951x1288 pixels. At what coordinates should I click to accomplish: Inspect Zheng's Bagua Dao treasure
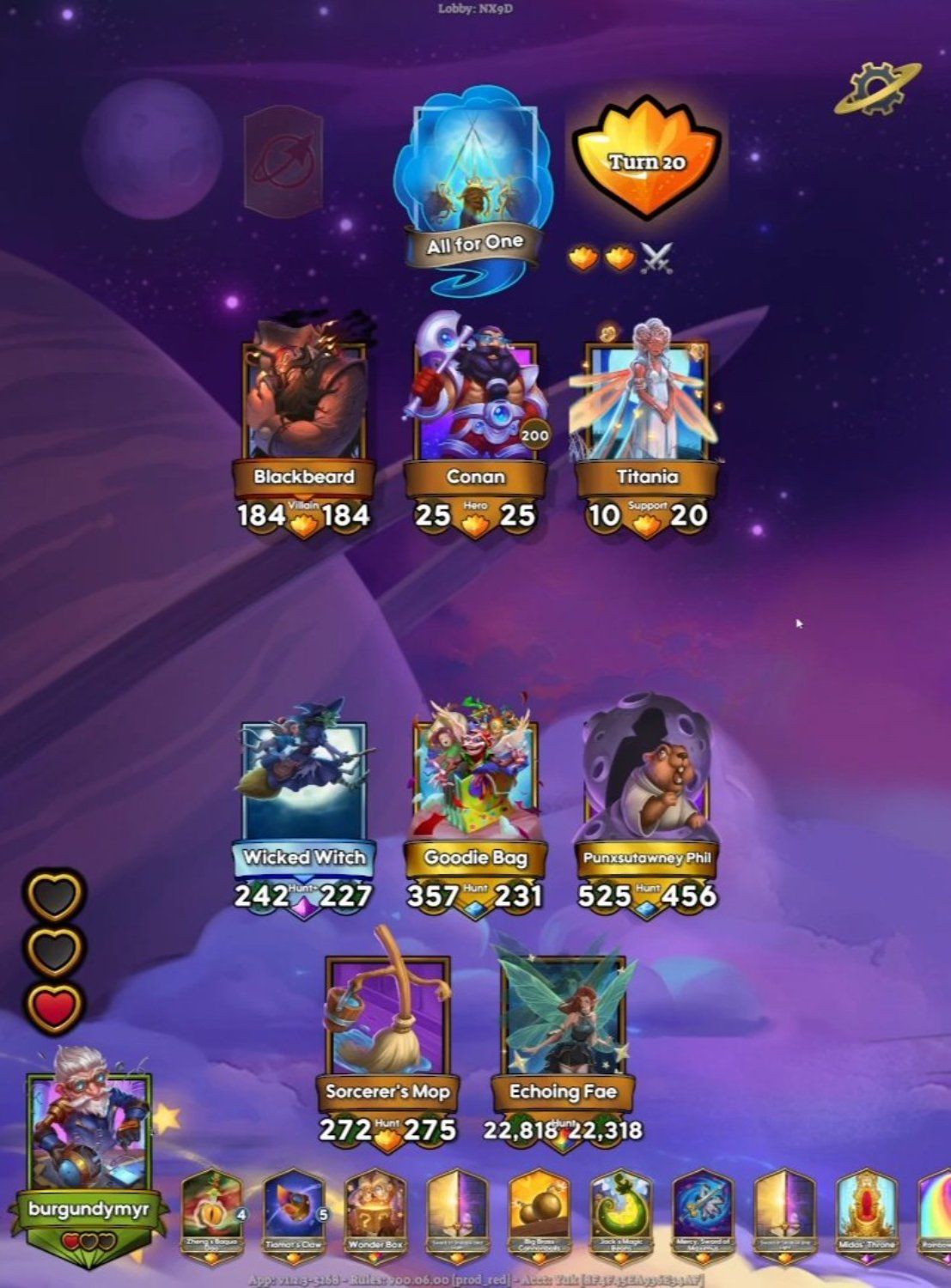click(211, 1212)
